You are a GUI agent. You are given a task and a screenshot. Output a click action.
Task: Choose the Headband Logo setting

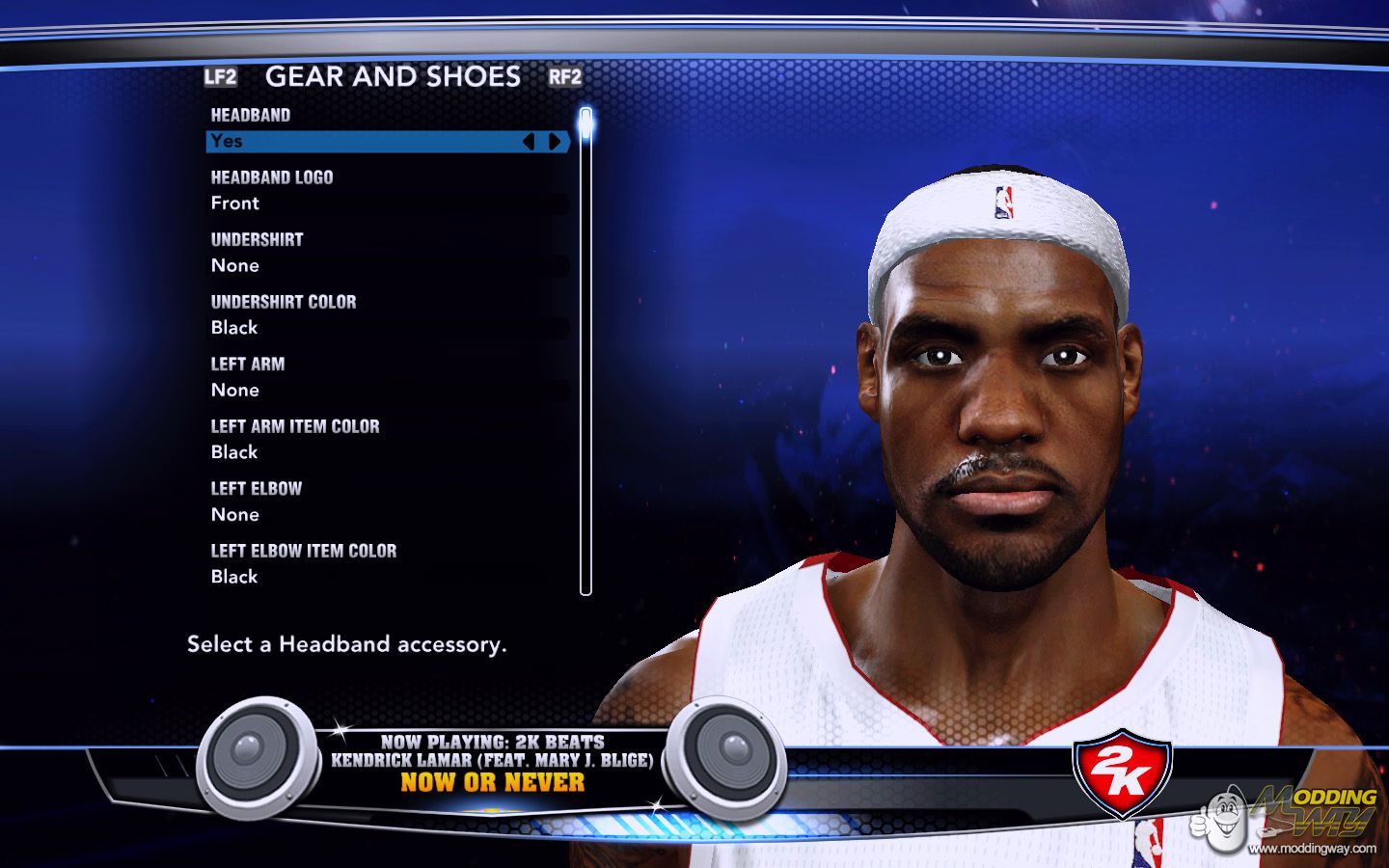386,203
